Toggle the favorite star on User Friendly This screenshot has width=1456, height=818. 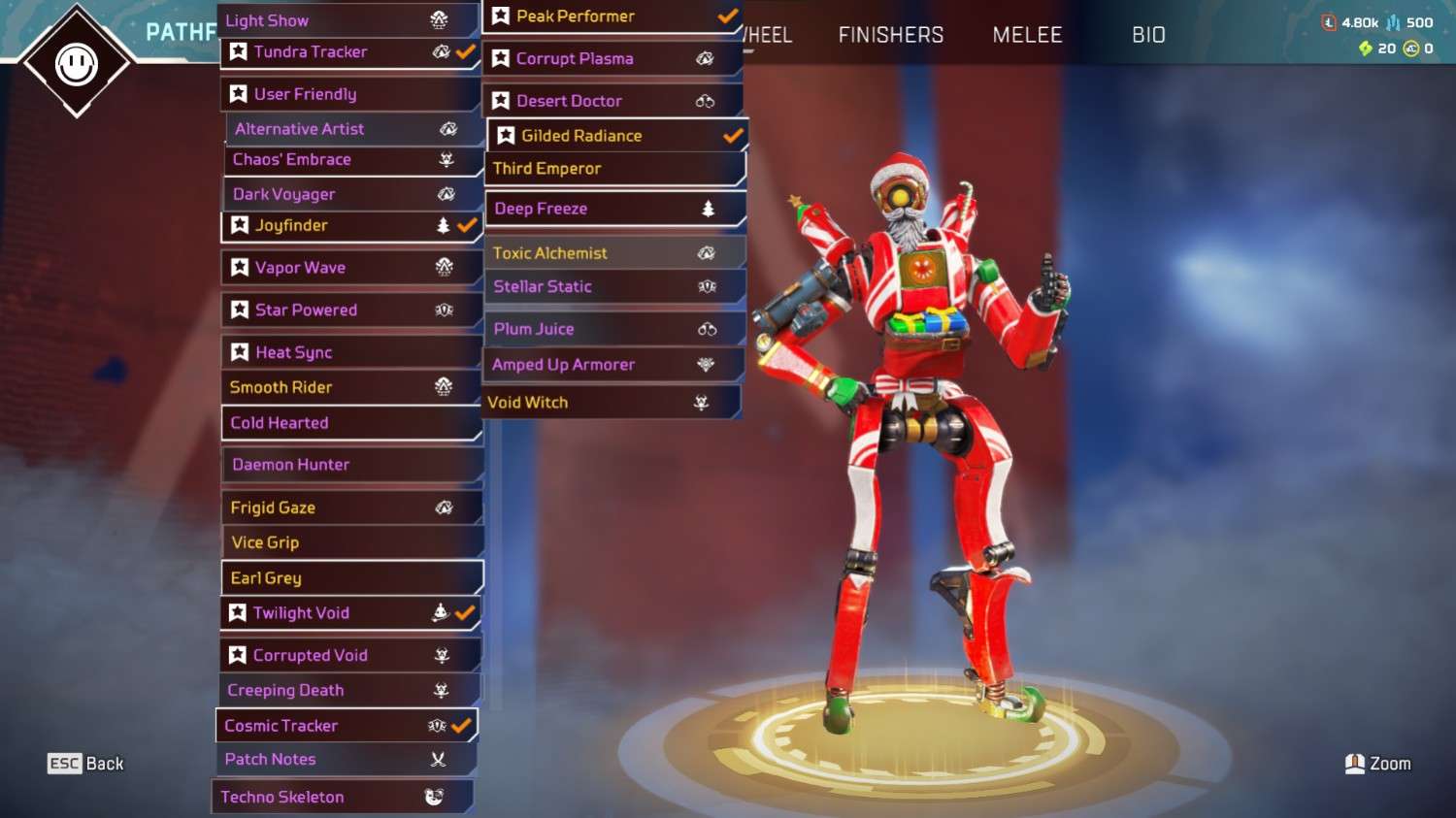[239, 93]
